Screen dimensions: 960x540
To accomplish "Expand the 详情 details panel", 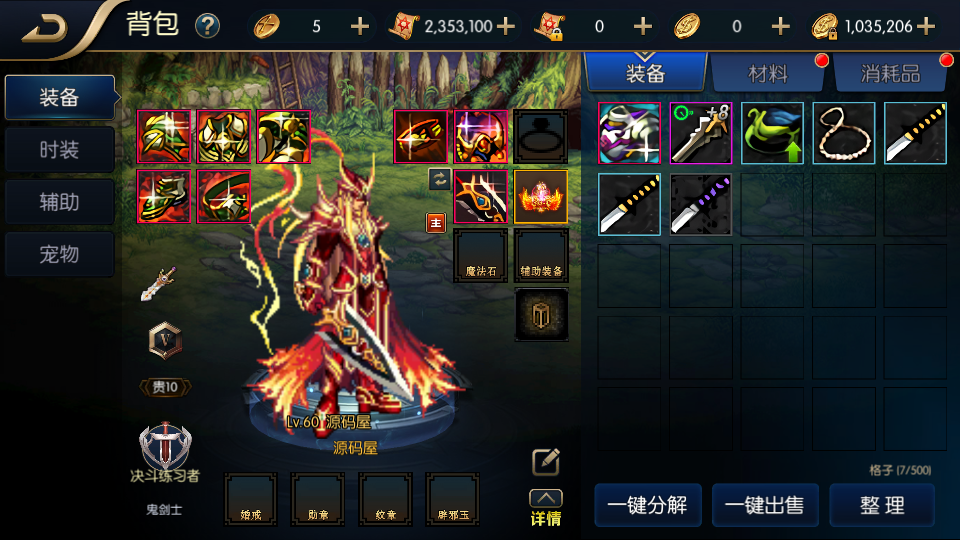I will point(545,508).
